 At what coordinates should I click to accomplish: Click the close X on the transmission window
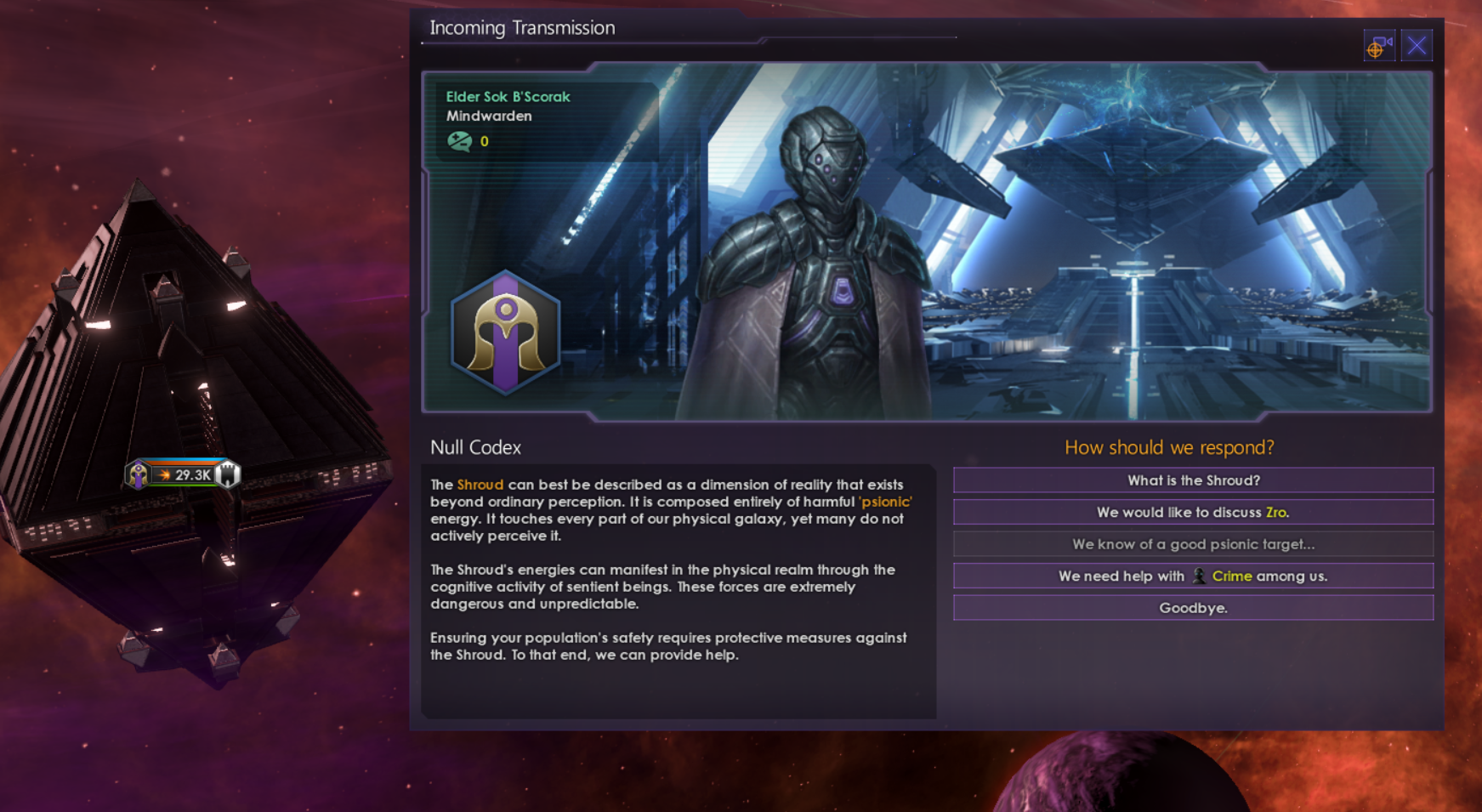[1417, 45]
